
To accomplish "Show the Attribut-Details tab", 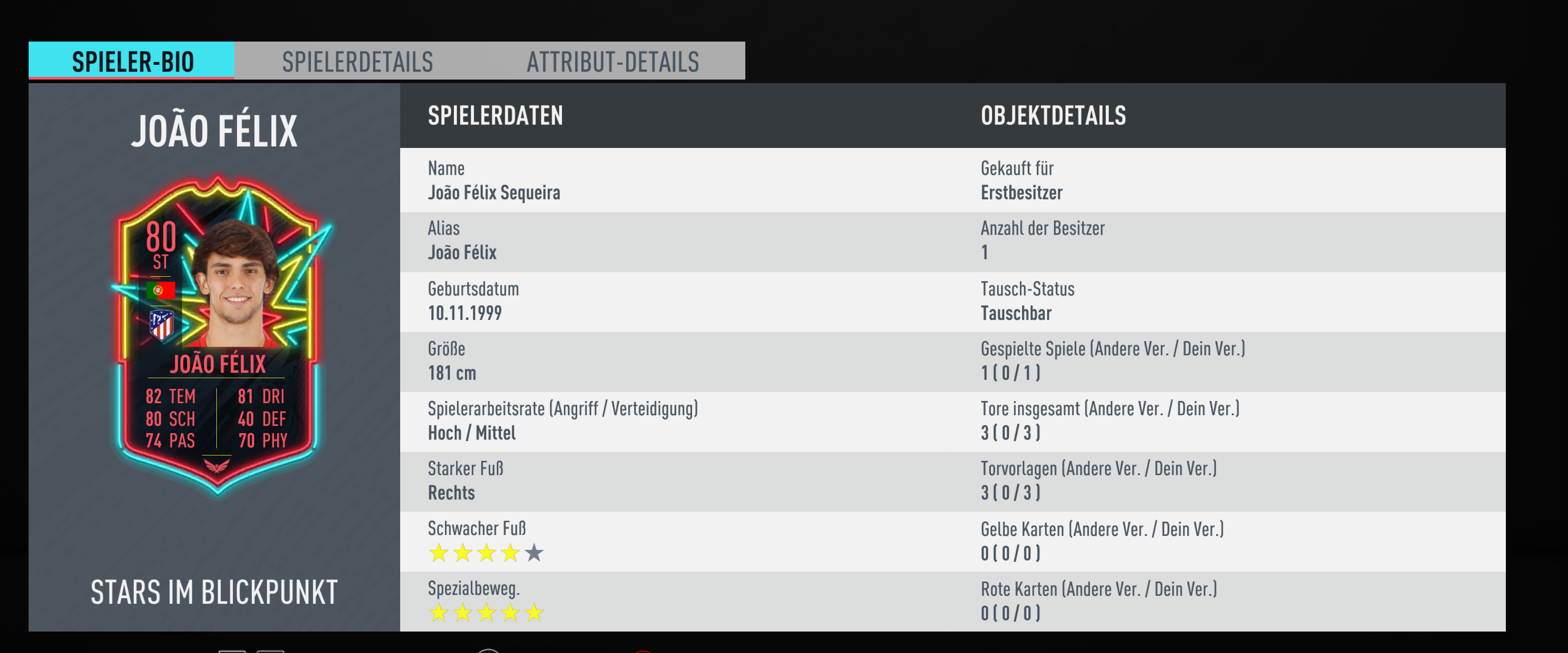I will (x=613, y=61).
